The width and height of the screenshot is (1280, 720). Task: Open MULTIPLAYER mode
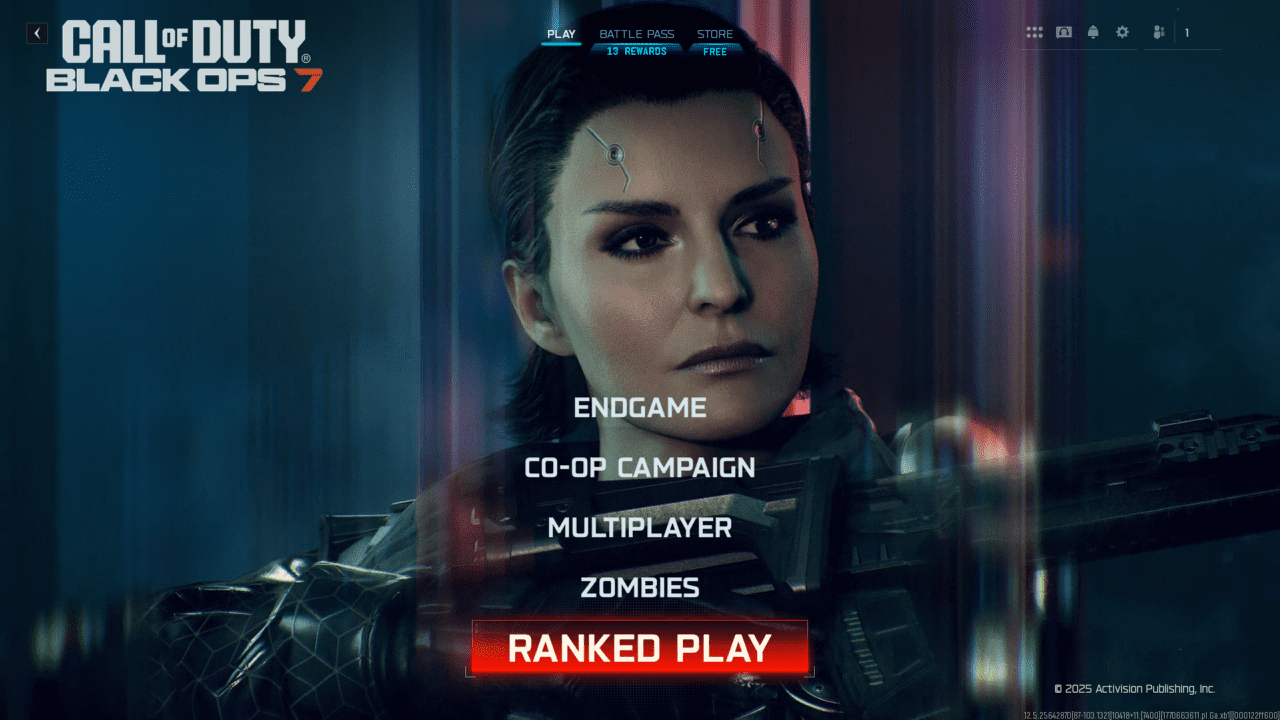(x=640, y=527)
